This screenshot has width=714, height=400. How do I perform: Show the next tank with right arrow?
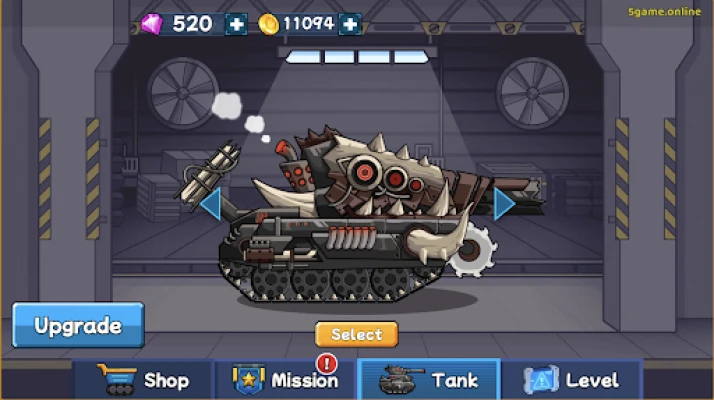coord(504,204)
